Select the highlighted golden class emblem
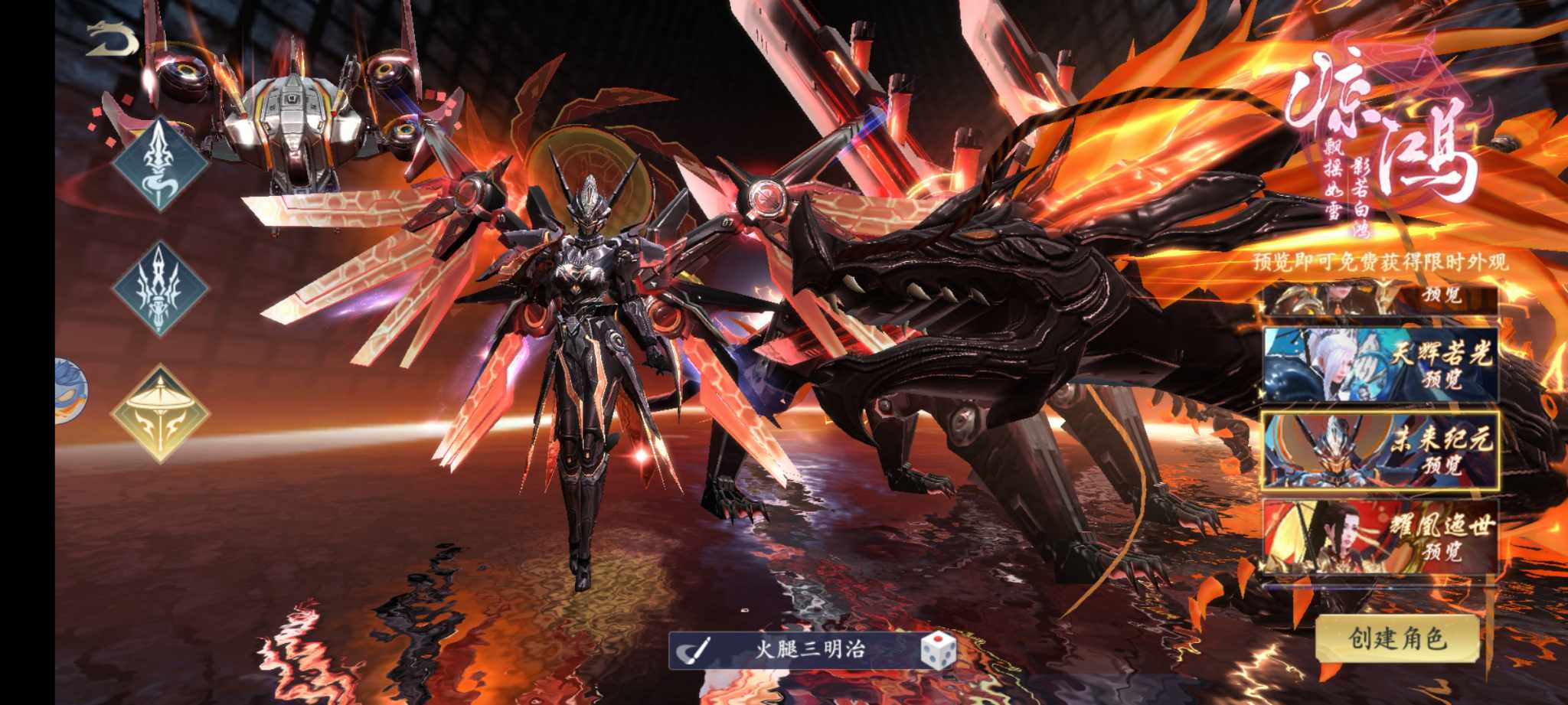The width and height of the screenshot is (1568, 705). pyautogui.click(x=160, y=414)
